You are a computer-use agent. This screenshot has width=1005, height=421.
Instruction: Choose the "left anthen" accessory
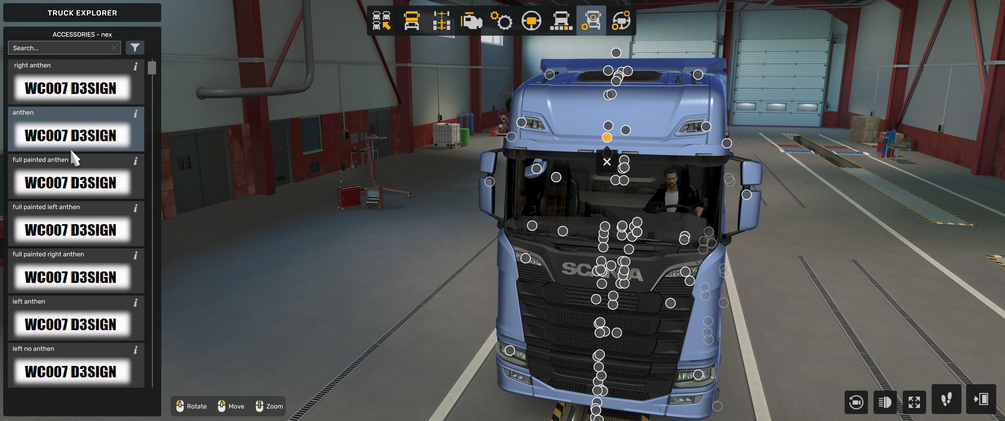(x=71, y=323)
